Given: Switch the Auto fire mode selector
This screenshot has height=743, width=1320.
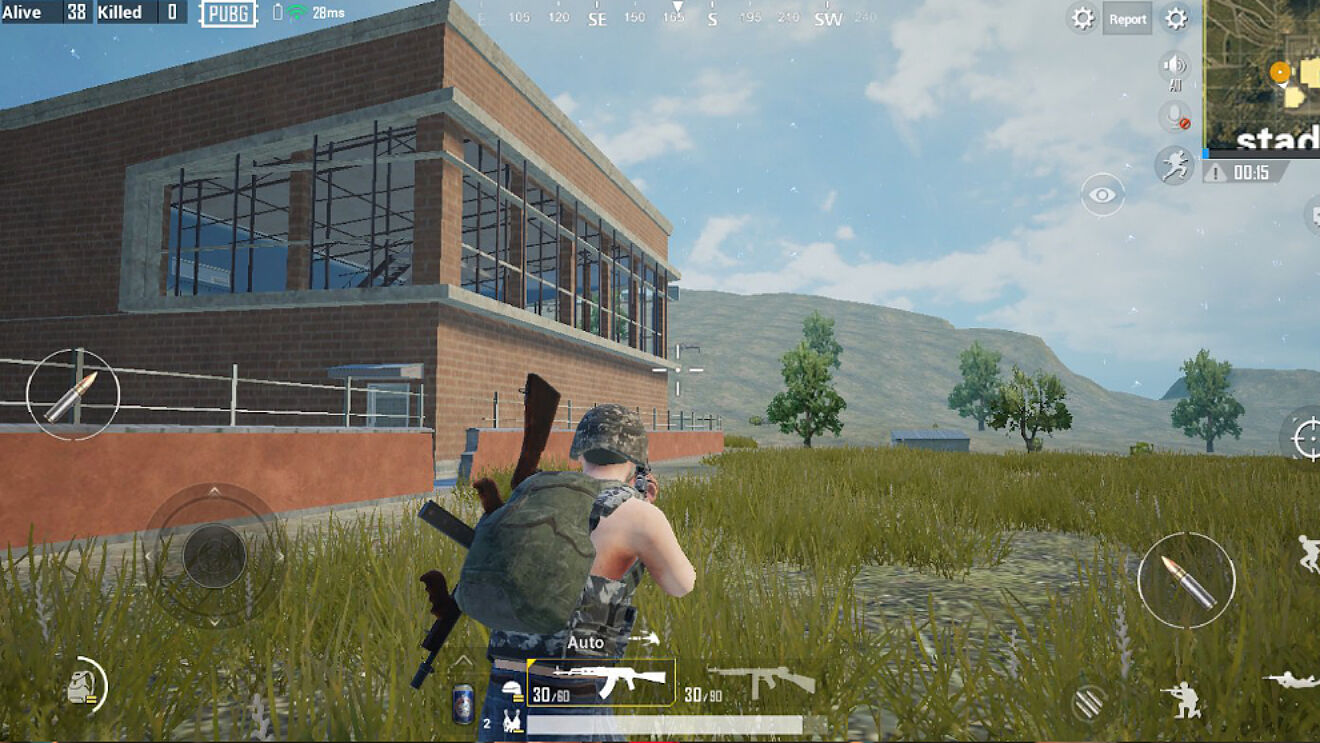Looking at the screenshot, I should (x=585, y=641).
